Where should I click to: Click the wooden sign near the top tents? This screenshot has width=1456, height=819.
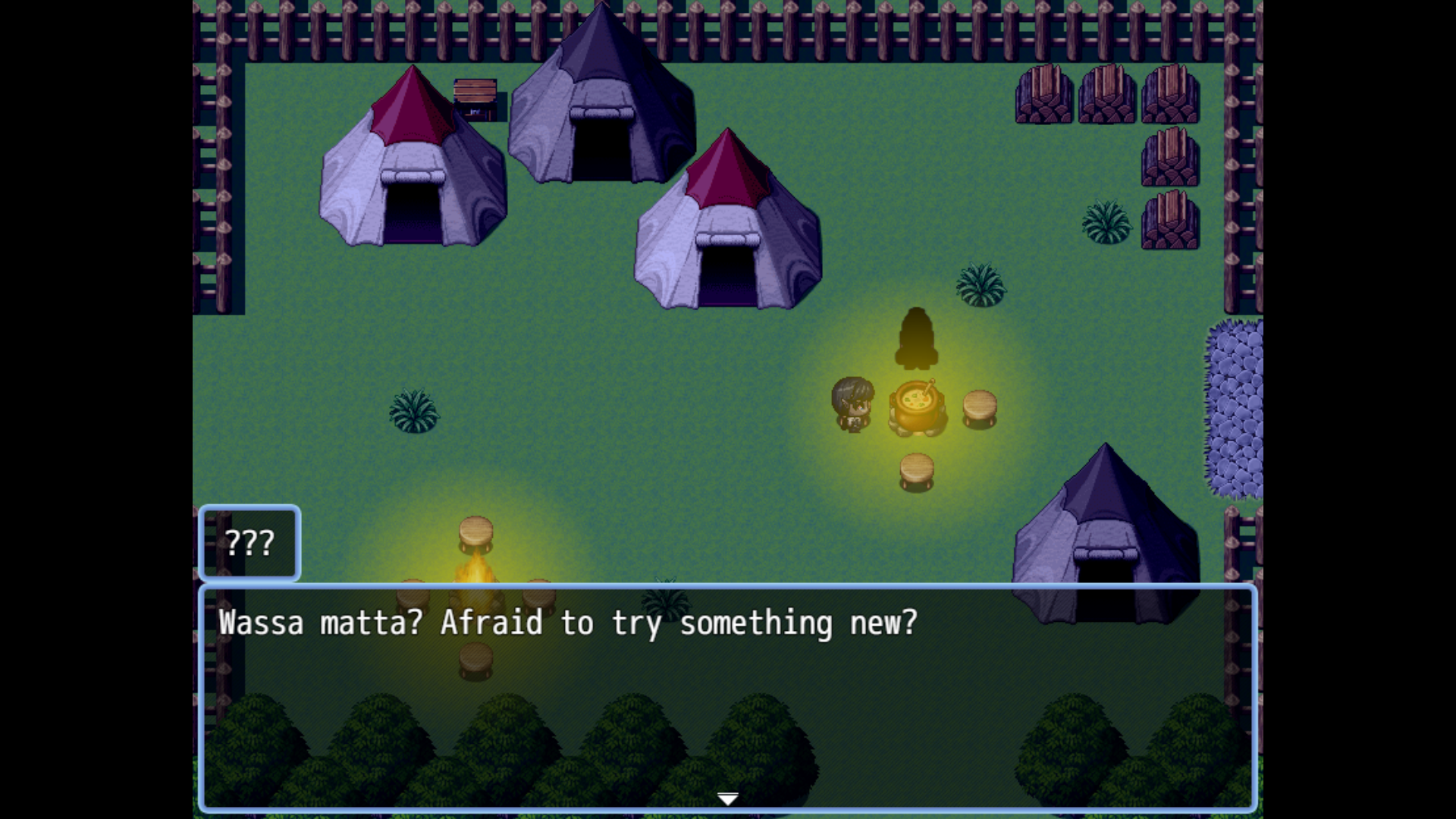coord(475,91)
